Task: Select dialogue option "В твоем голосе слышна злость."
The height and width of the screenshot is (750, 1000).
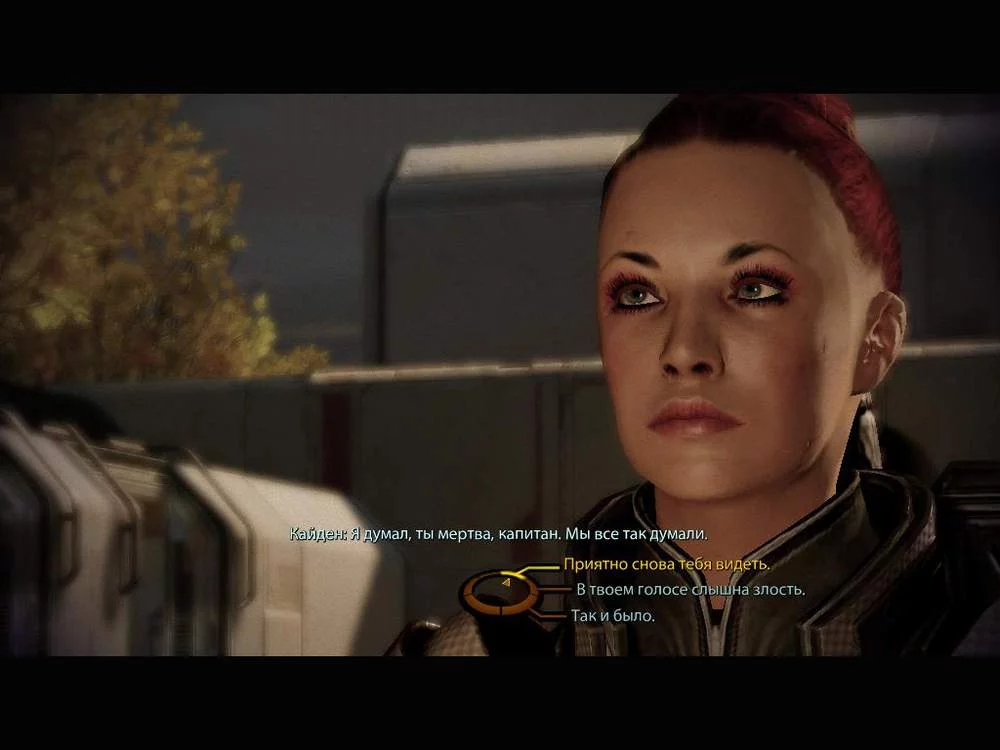Action: 690,590
